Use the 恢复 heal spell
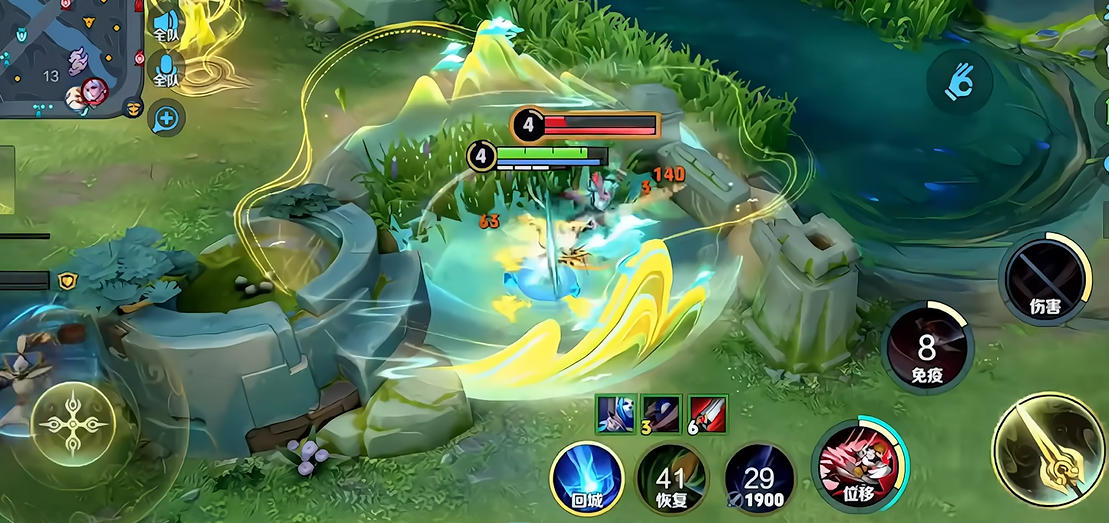This screenshot has height=523, width=1109. [x=673, y=480]
